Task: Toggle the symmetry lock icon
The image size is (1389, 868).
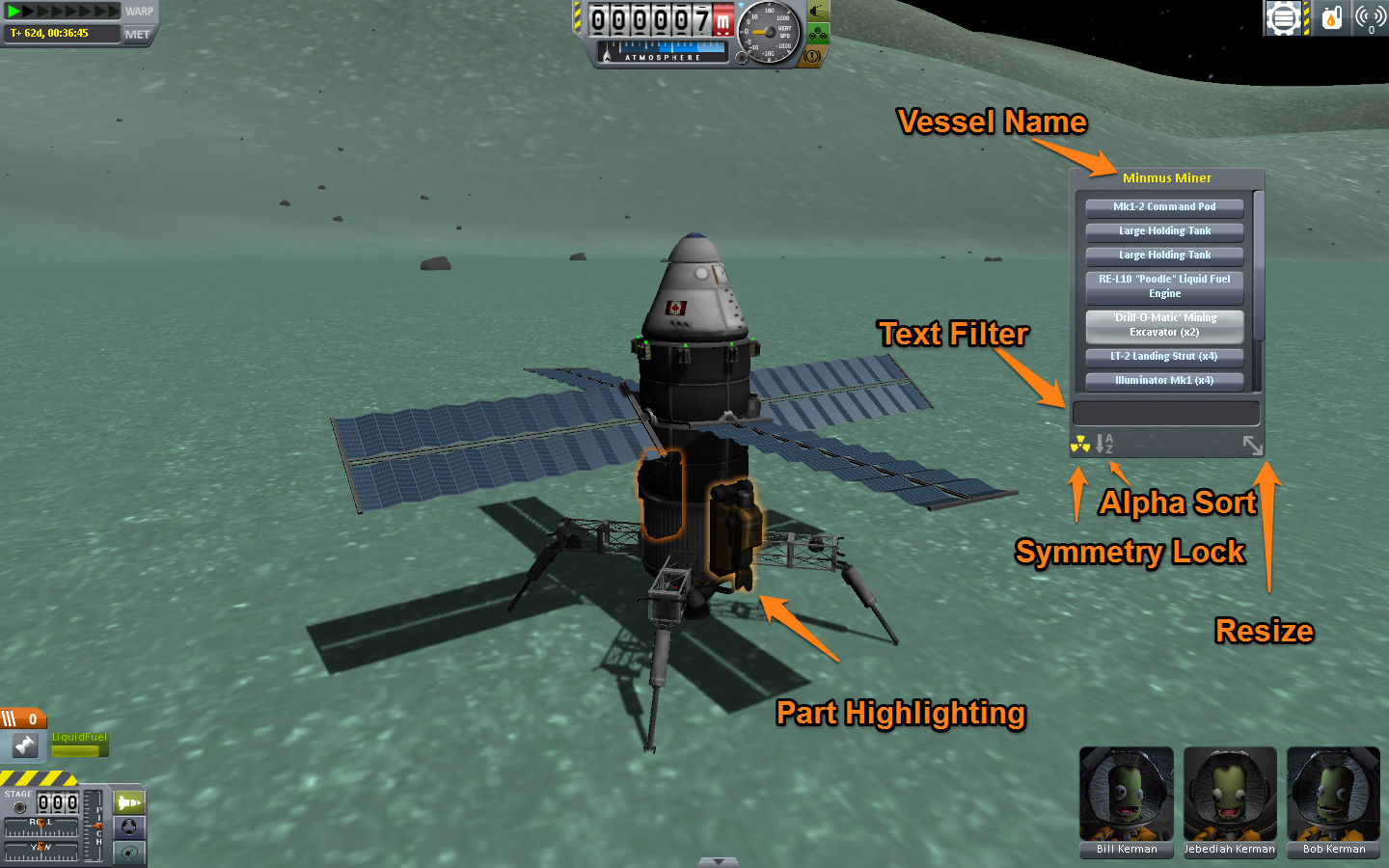Action: 1080,444
